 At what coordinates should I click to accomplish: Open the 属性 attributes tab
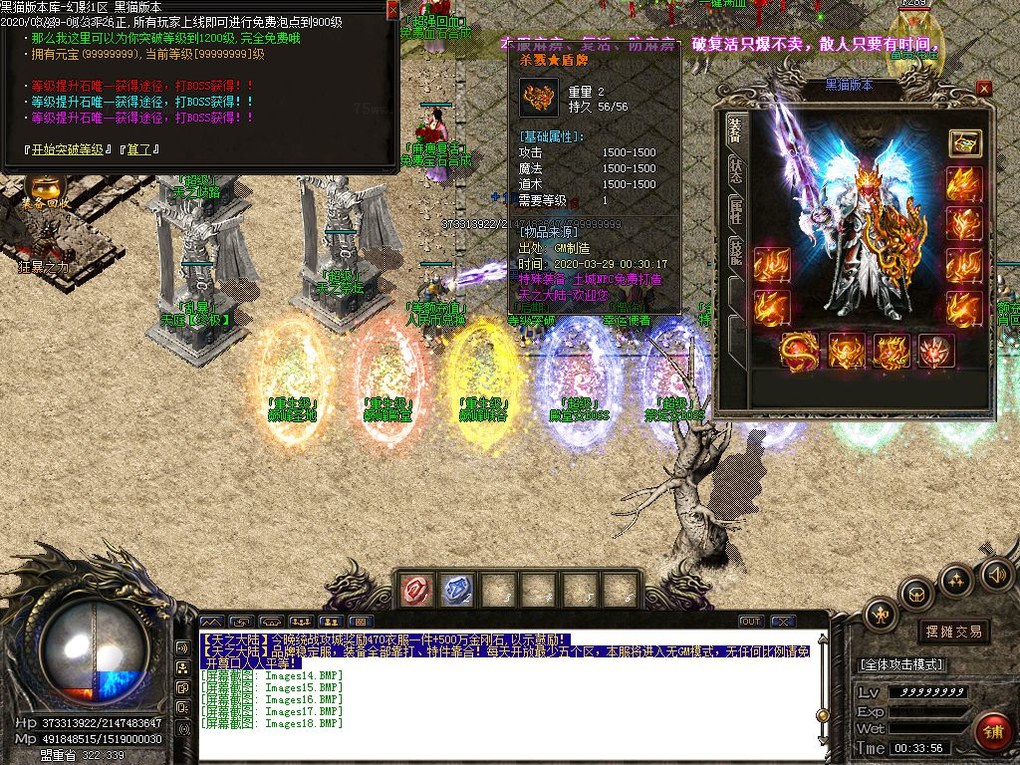[x=734, y=210]
